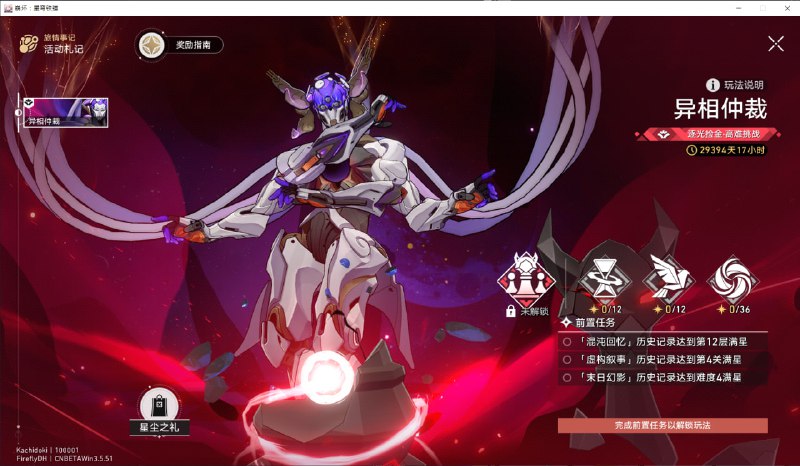The width and height of the screenshot is (800, 466).
Task: Select the locked chess-piece mode icon
Action: (529, 280)
